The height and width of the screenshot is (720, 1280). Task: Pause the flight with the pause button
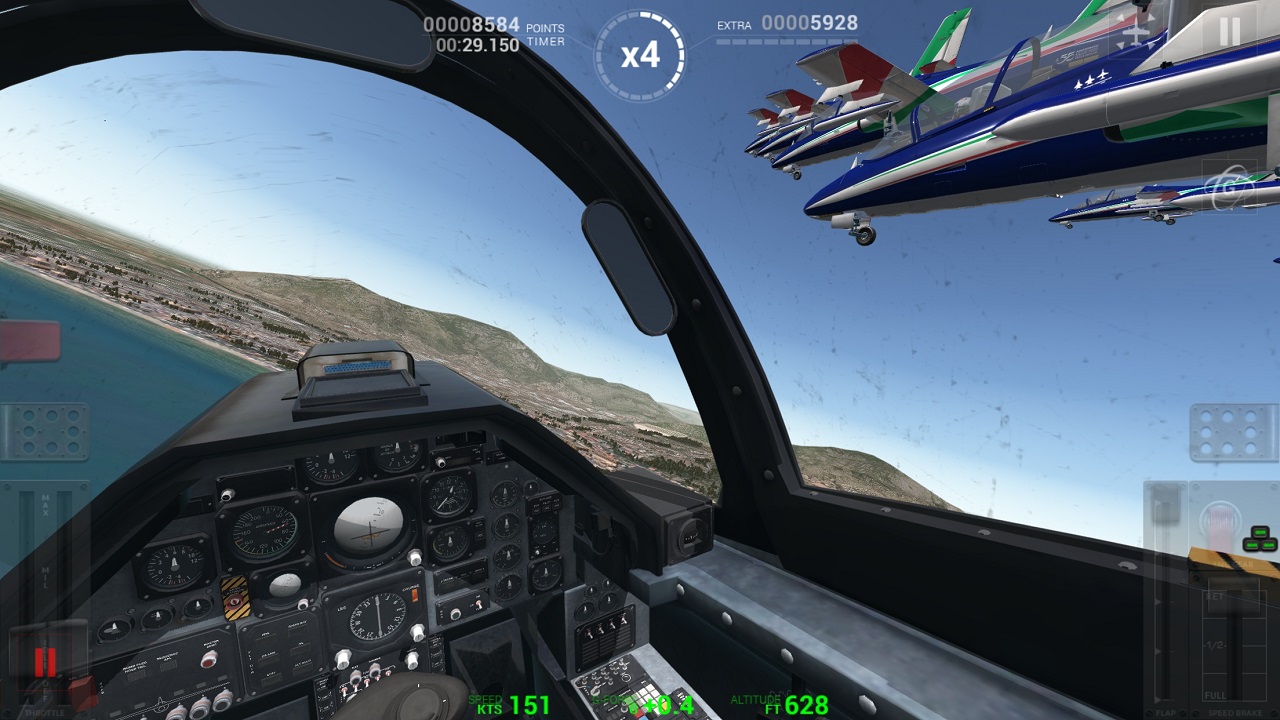(x=1229, y=32)
